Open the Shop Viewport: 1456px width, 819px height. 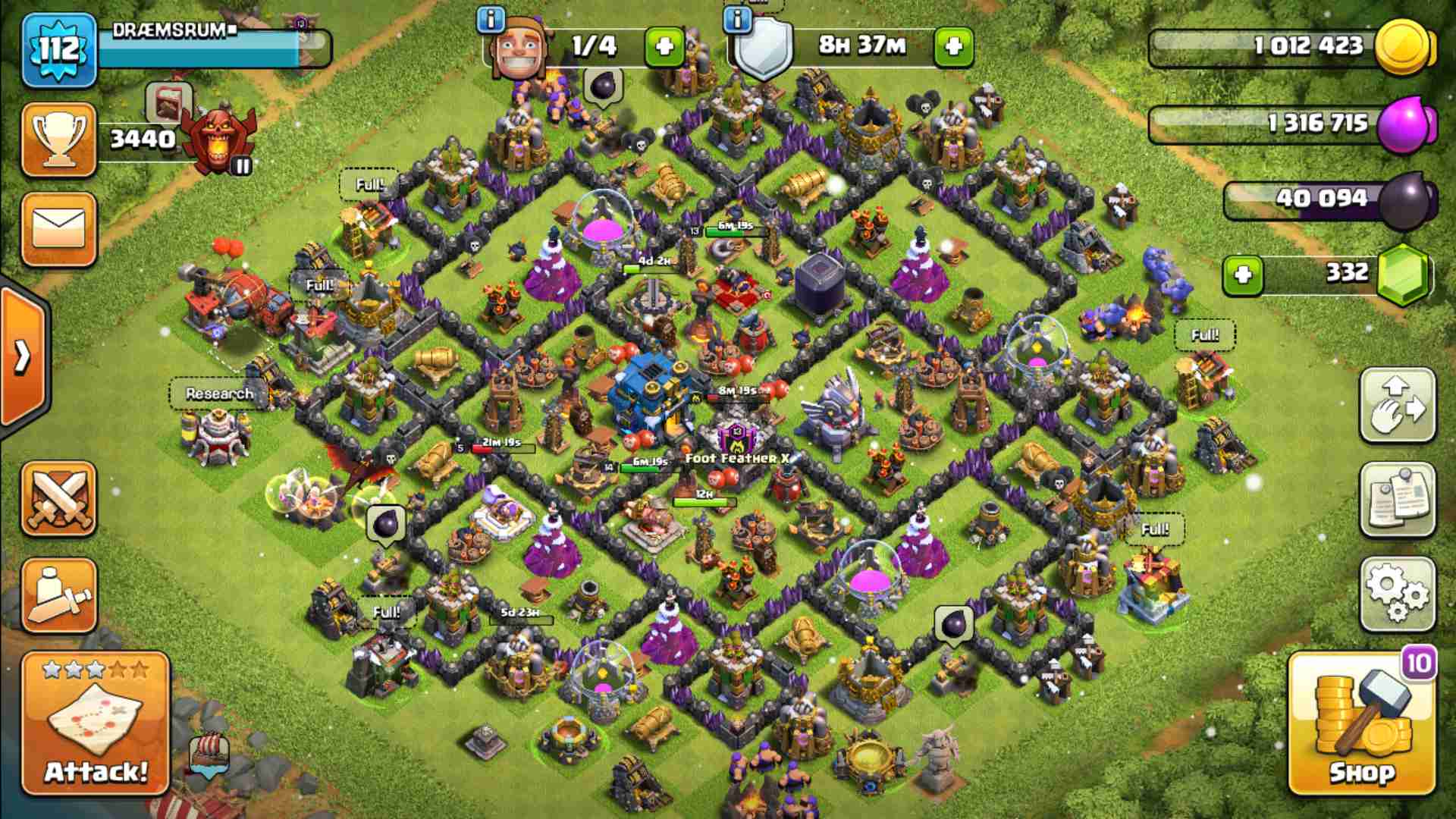(1361, 724)
